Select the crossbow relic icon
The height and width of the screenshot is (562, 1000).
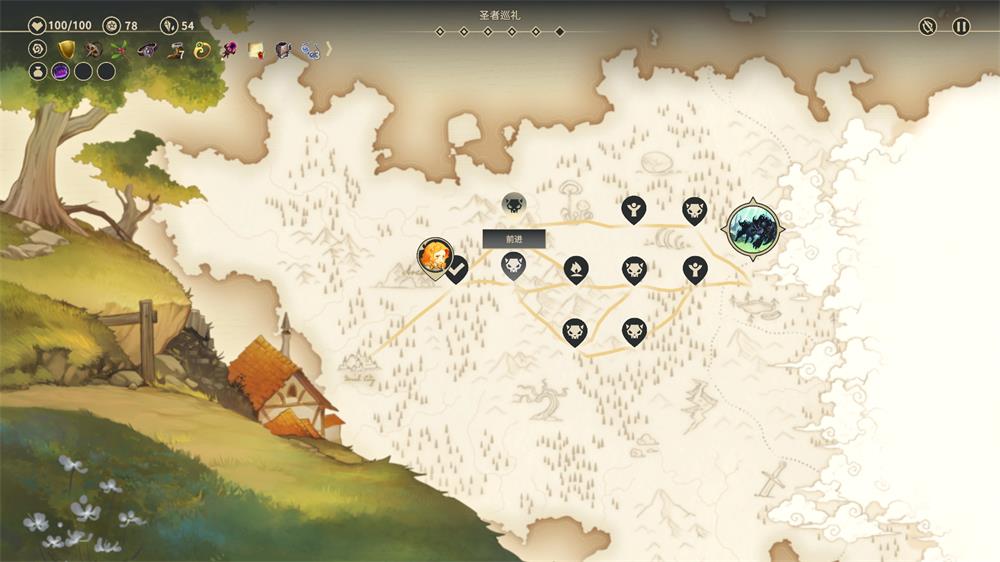point(93,49)
